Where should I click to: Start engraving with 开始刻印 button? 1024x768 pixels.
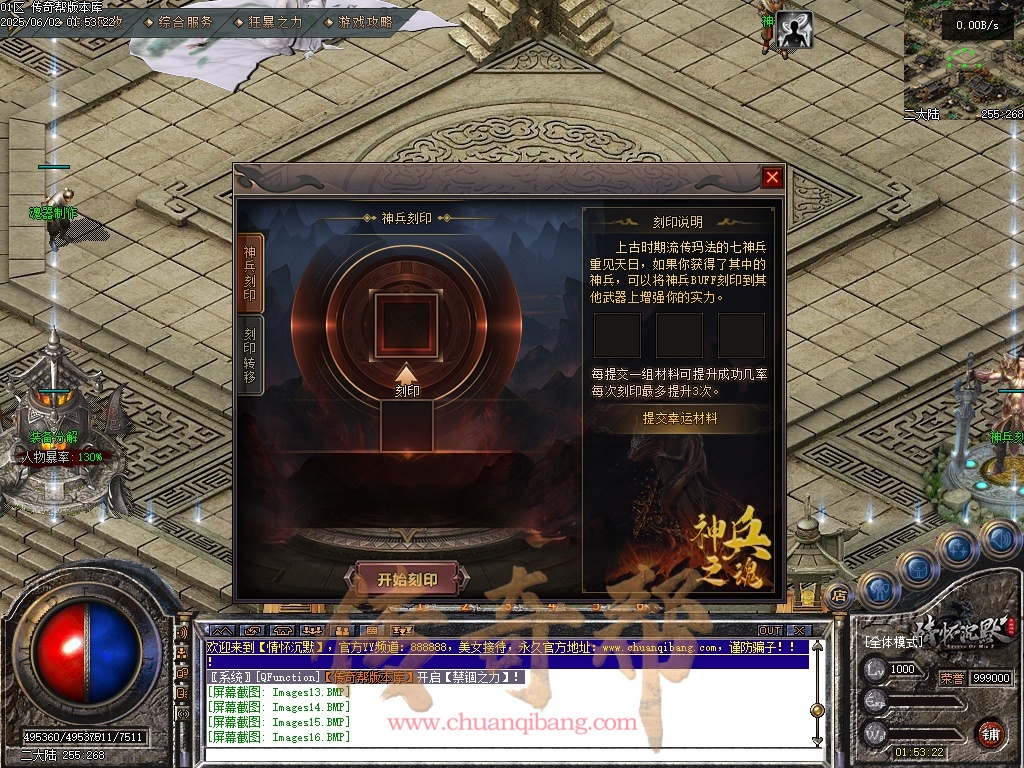pos(407,579)
